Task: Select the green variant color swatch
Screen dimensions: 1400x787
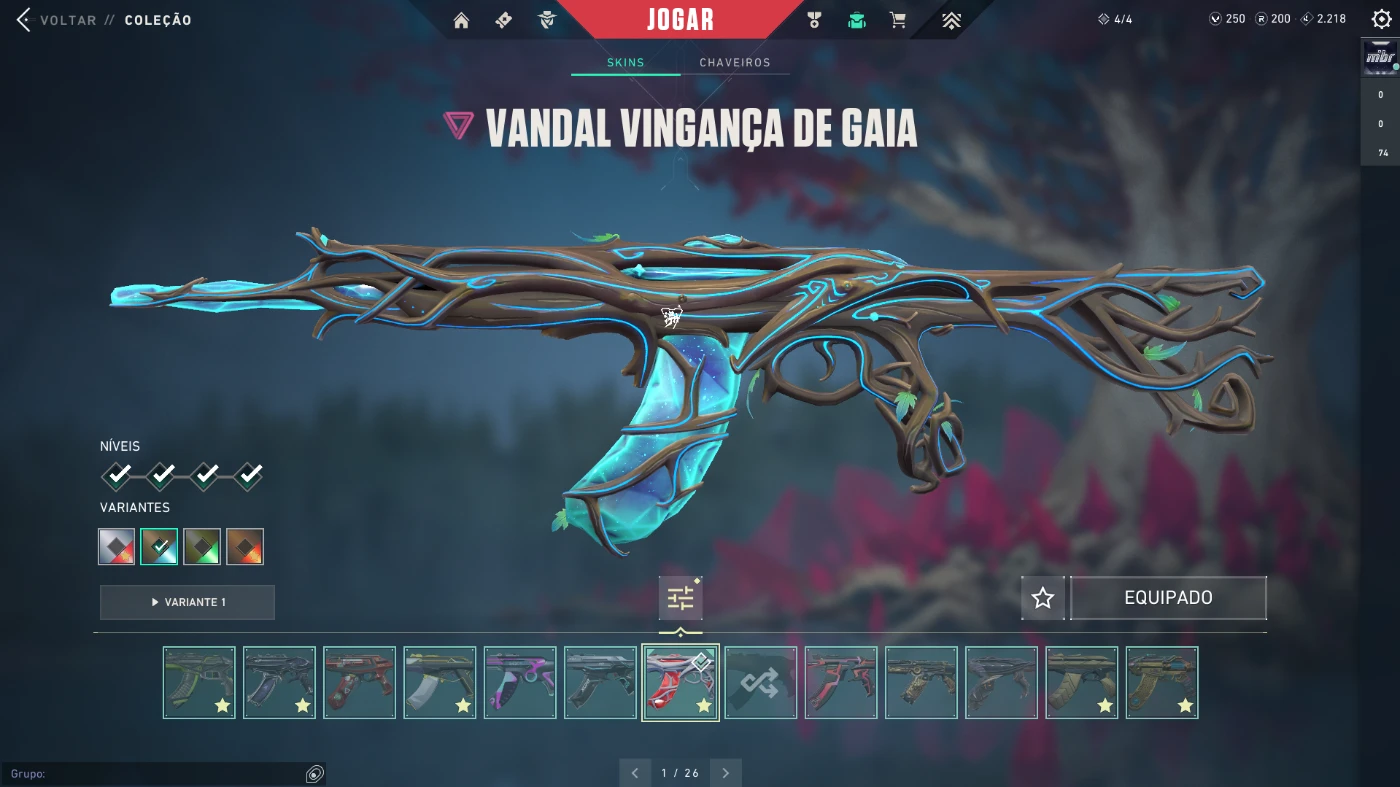Action: coord(202,546)
